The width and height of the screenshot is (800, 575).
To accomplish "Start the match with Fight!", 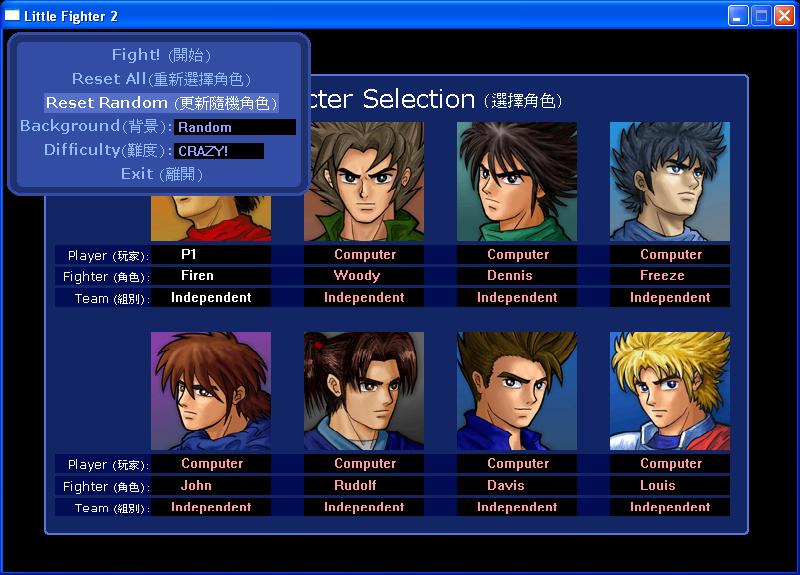I will click(x=160, y=55).
